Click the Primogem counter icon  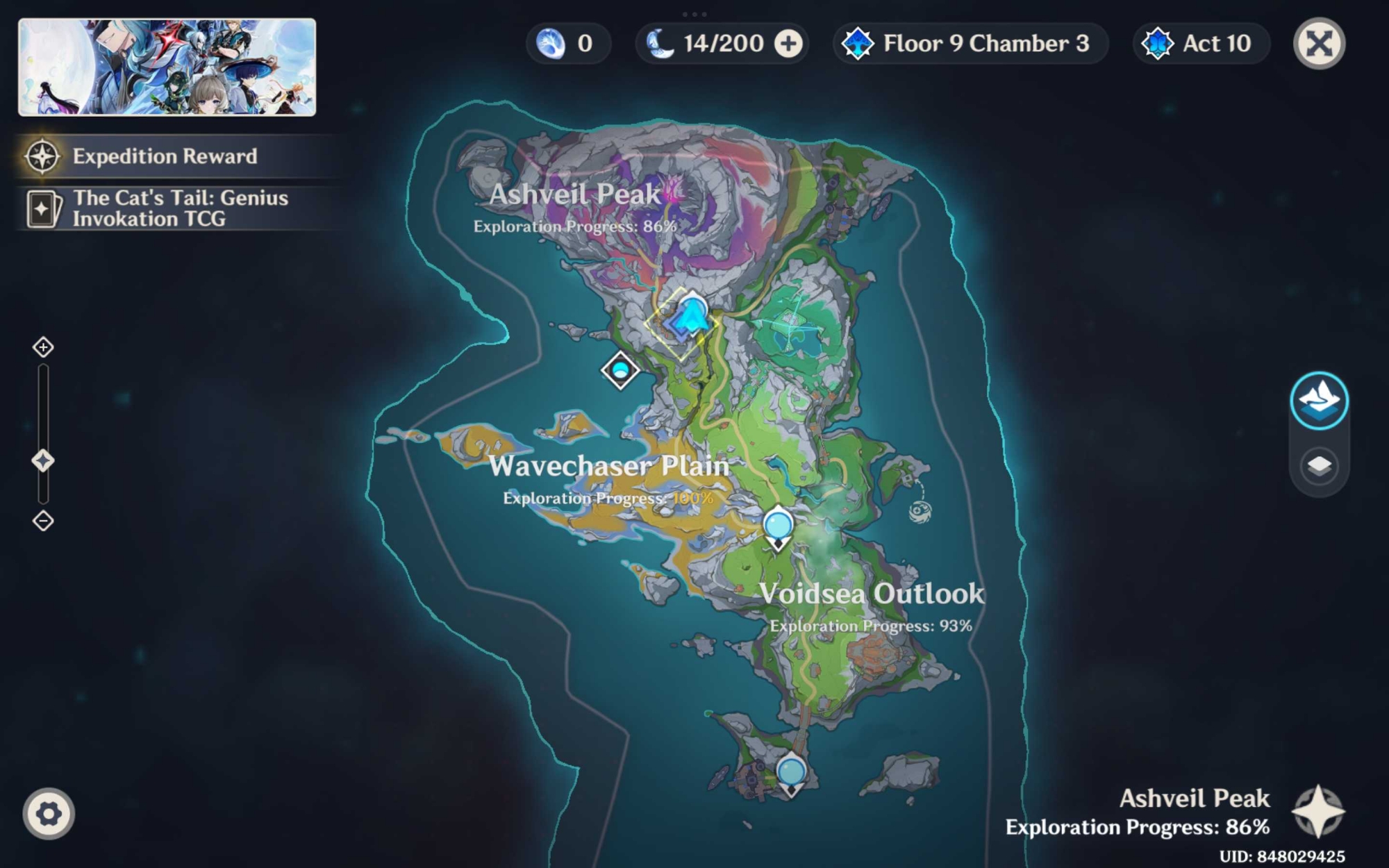(551, 44)
